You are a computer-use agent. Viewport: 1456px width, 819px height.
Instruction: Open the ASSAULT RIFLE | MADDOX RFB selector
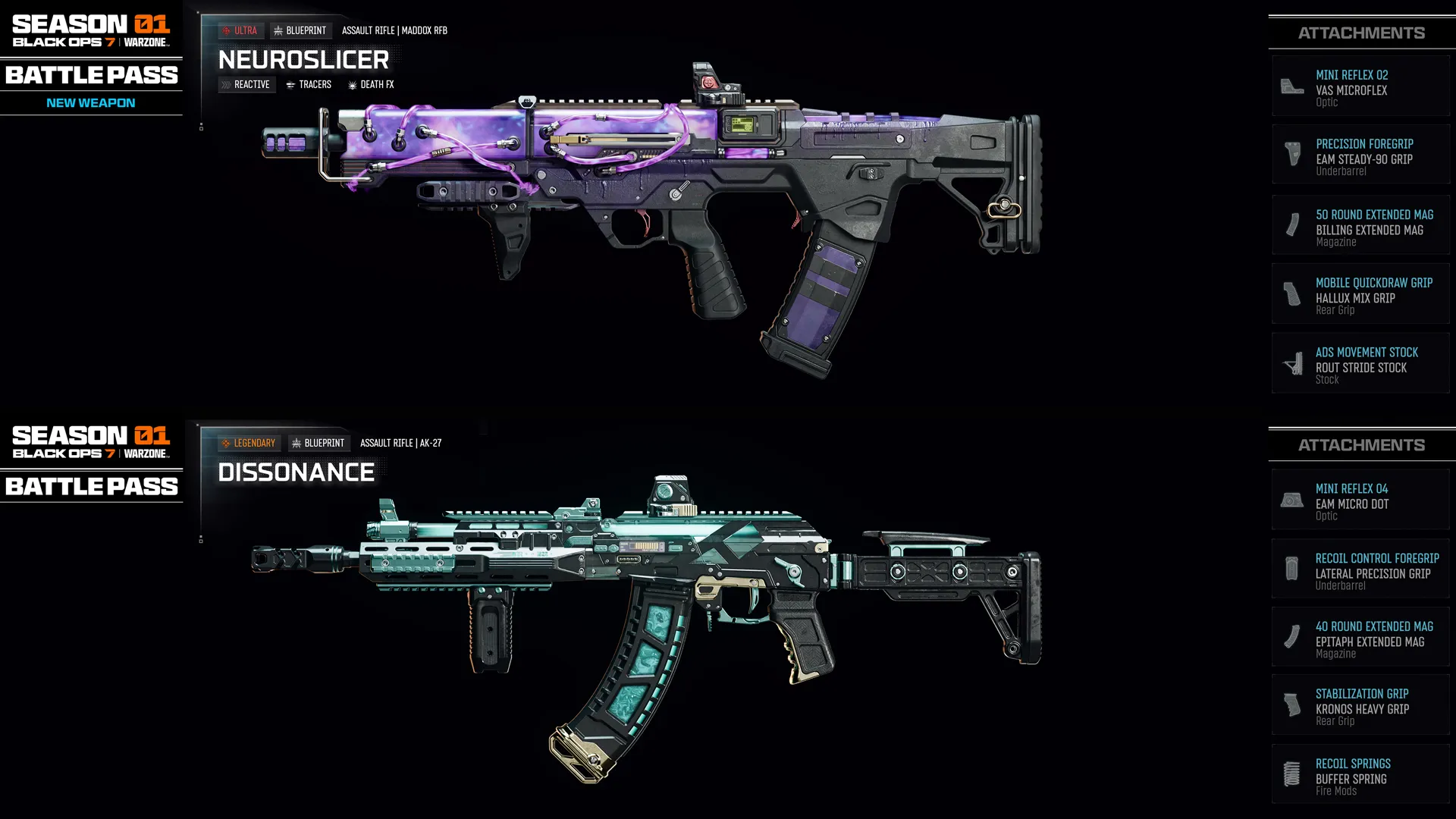395,30
